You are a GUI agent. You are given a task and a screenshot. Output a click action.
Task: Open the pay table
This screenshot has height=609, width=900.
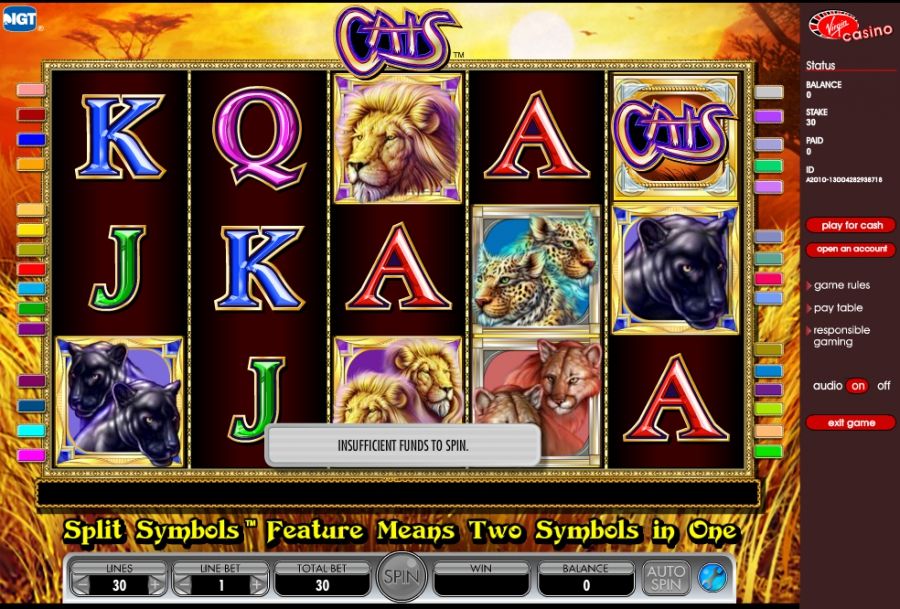click(x=837, y=308)
